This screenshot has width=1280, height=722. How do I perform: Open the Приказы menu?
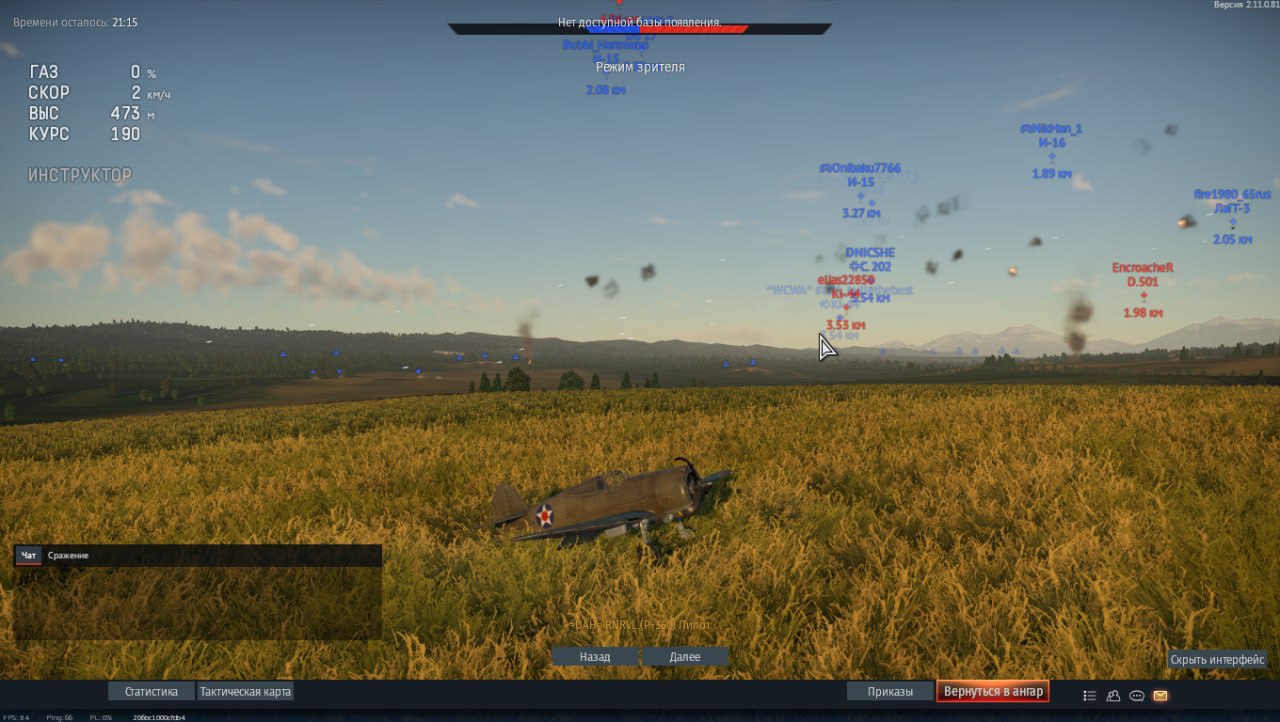click(890, 691)
